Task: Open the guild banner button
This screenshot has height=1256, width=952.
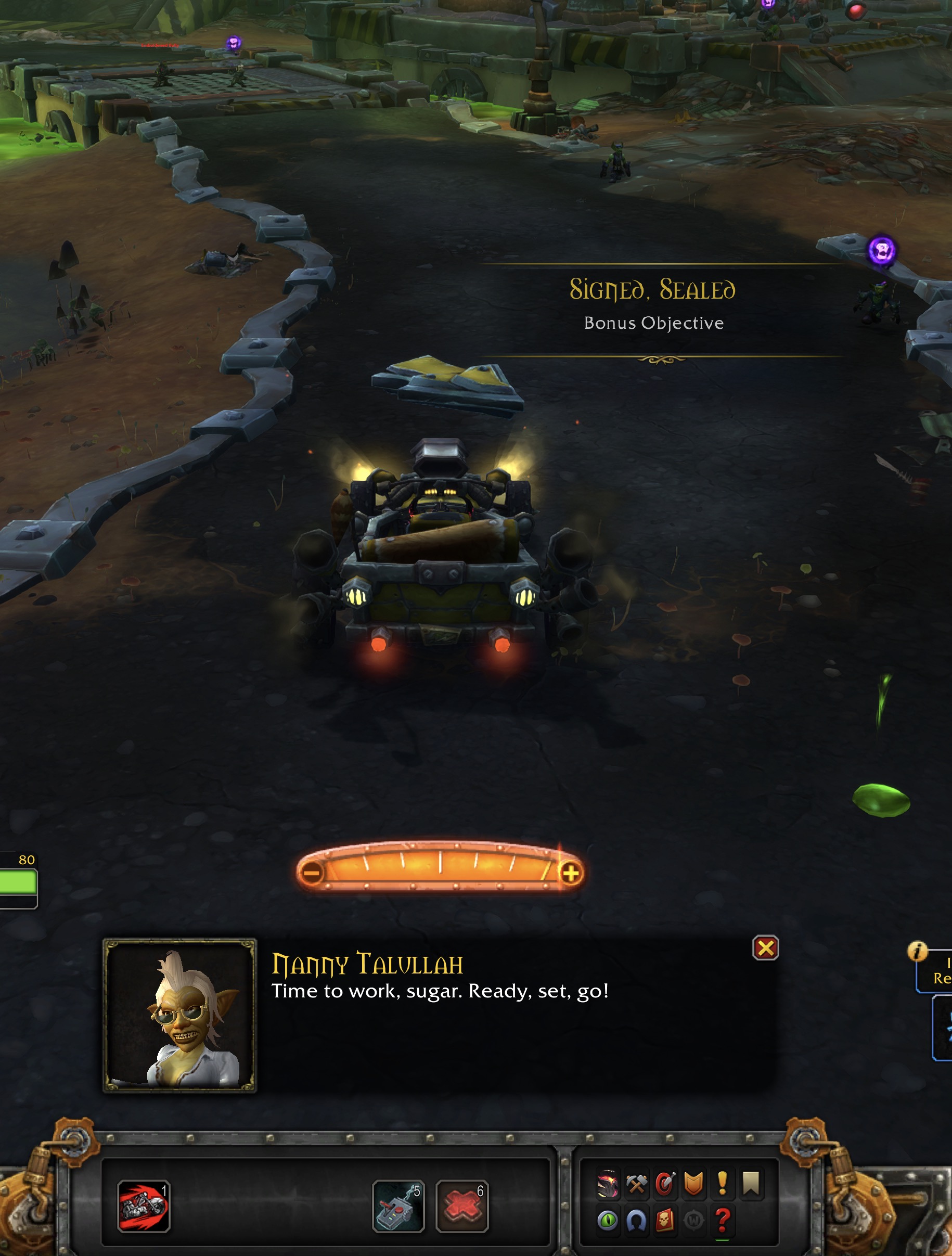Action: (x=751, y=1184)
